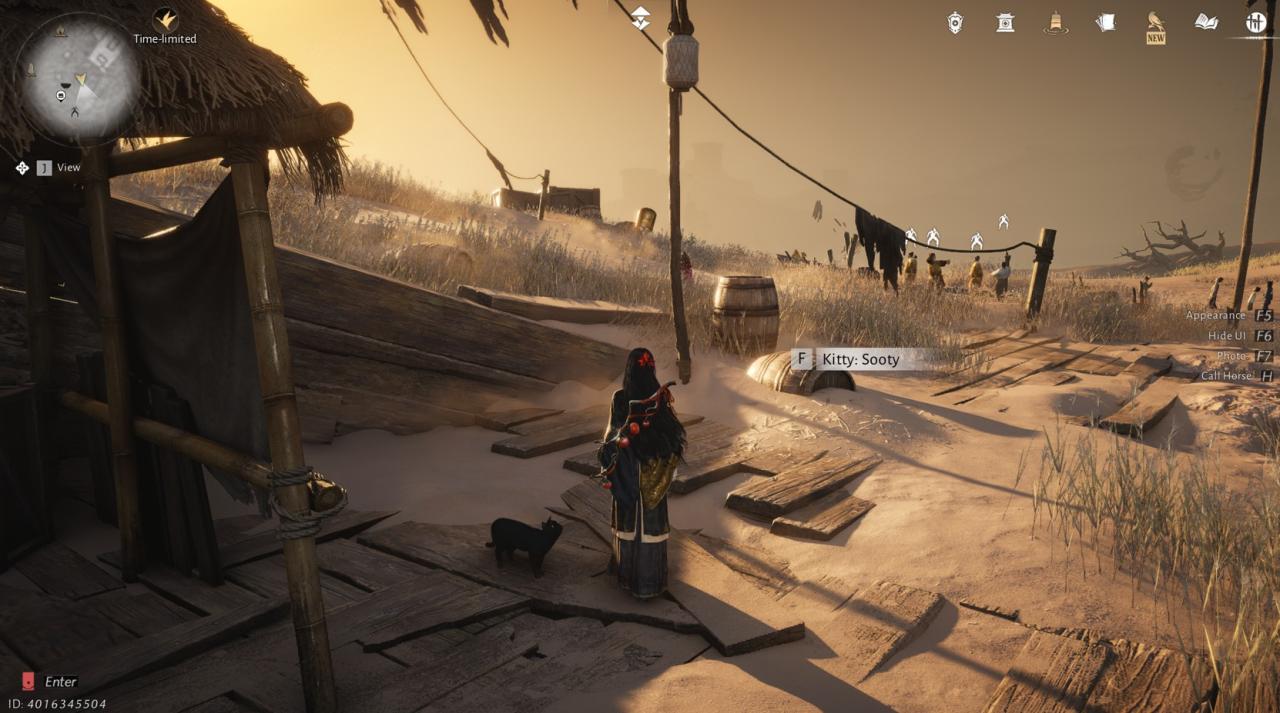Screen dimensions: 1280x713
Task: Open the pavilion shrine icon
Action: [x=1005, y=22]
